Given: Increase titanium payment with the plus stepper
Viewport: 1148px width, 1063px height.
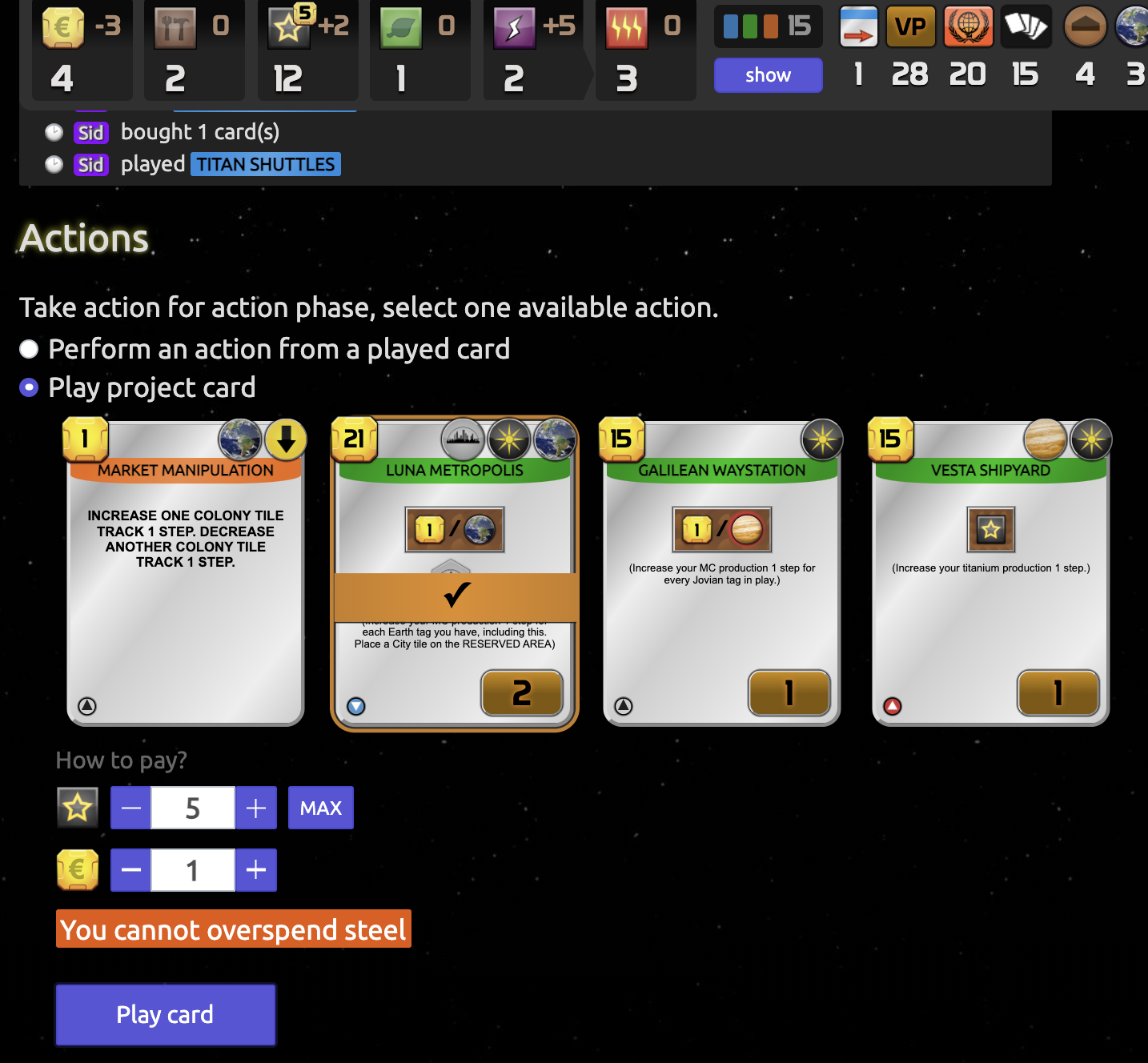Looking at the screenshot, I should [x=256, y=808].
